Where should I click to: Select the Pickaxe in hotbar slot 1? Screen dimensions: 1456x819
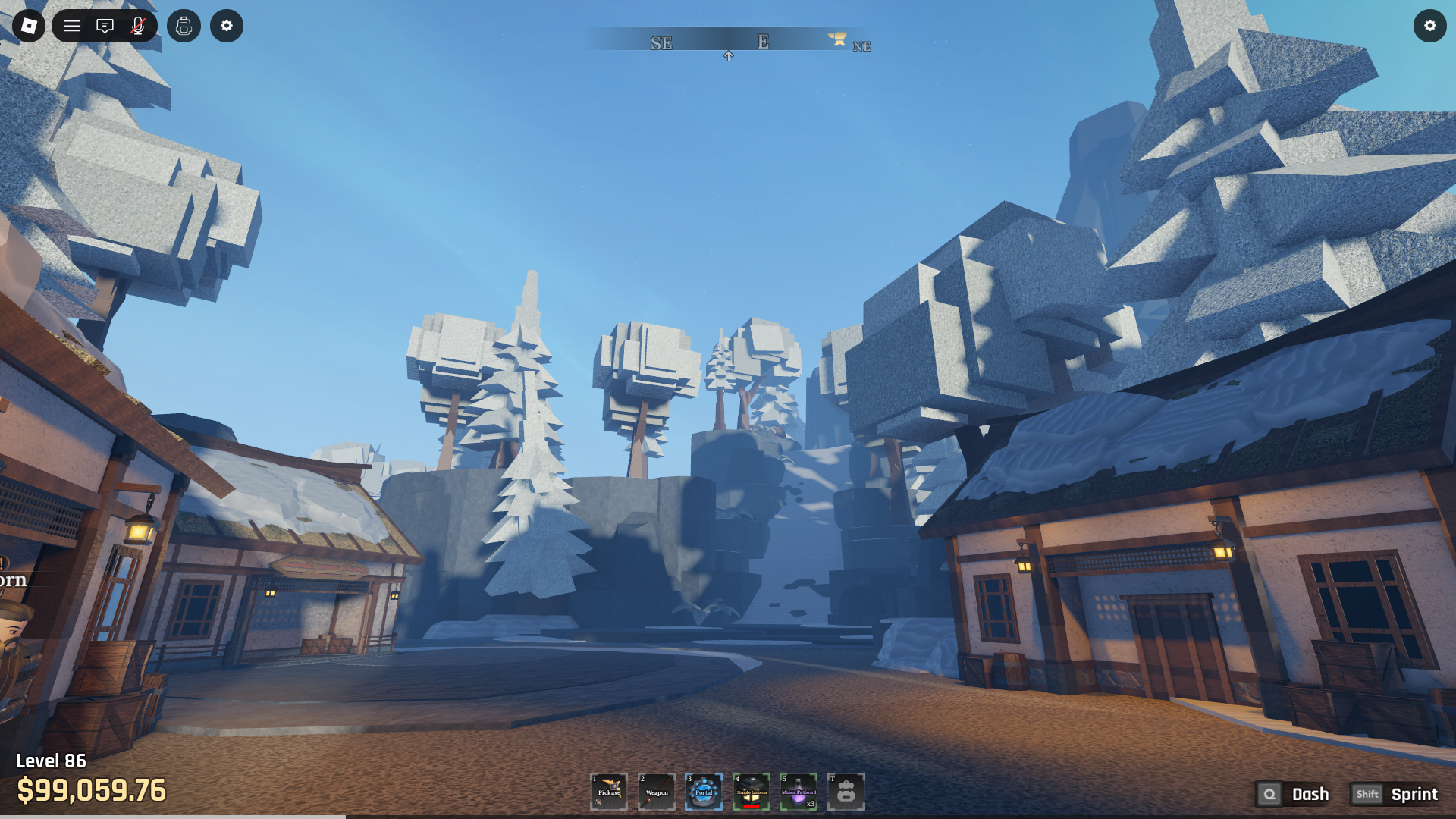[609, 791]
